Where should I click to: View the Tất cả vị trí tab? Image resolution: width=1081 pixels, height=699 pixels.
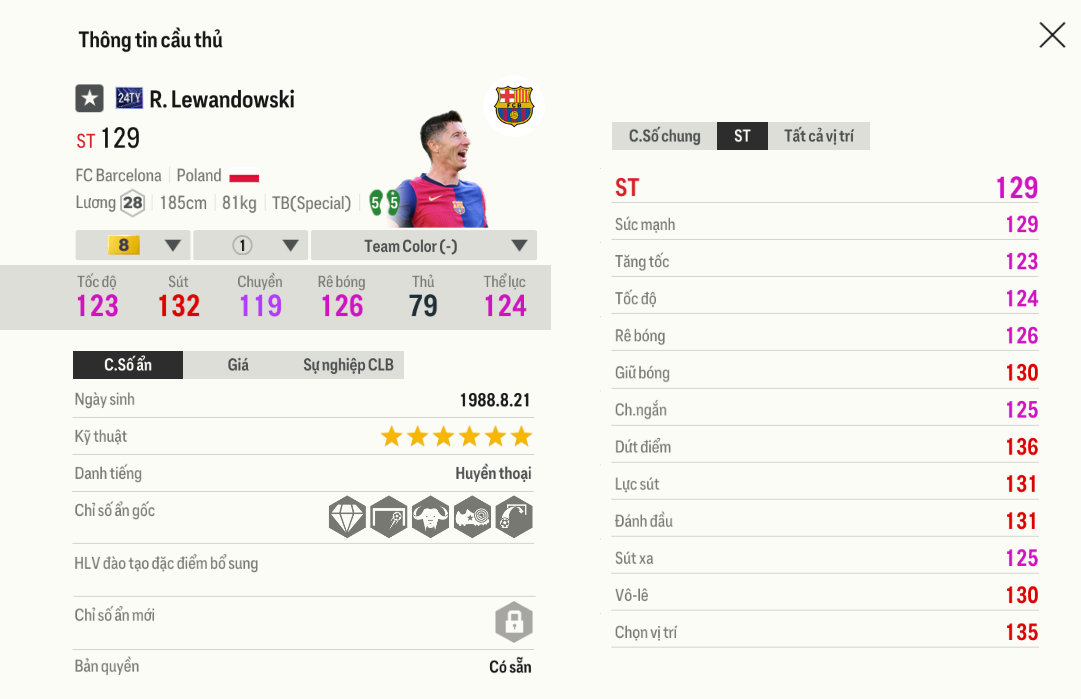(x=818, y=136)
